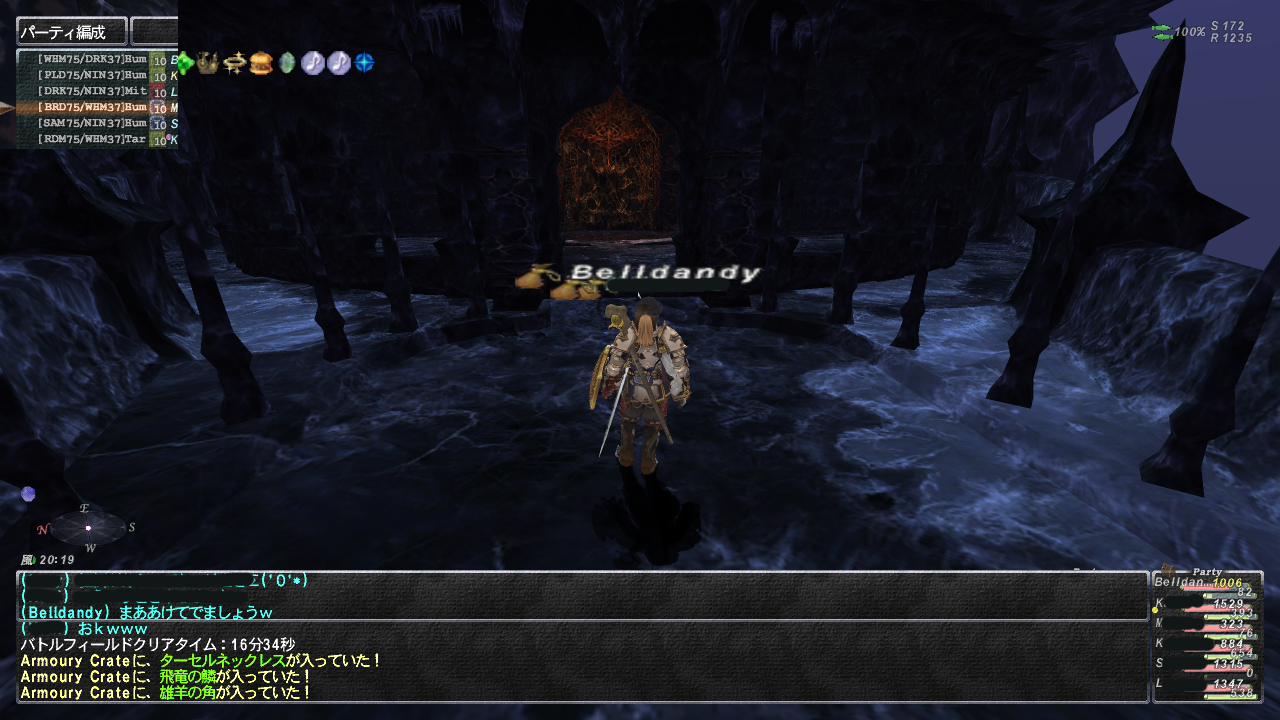Select the WHM75/DRK37 party member row
The image size is (1280, 720).
(x=92, y=59)
